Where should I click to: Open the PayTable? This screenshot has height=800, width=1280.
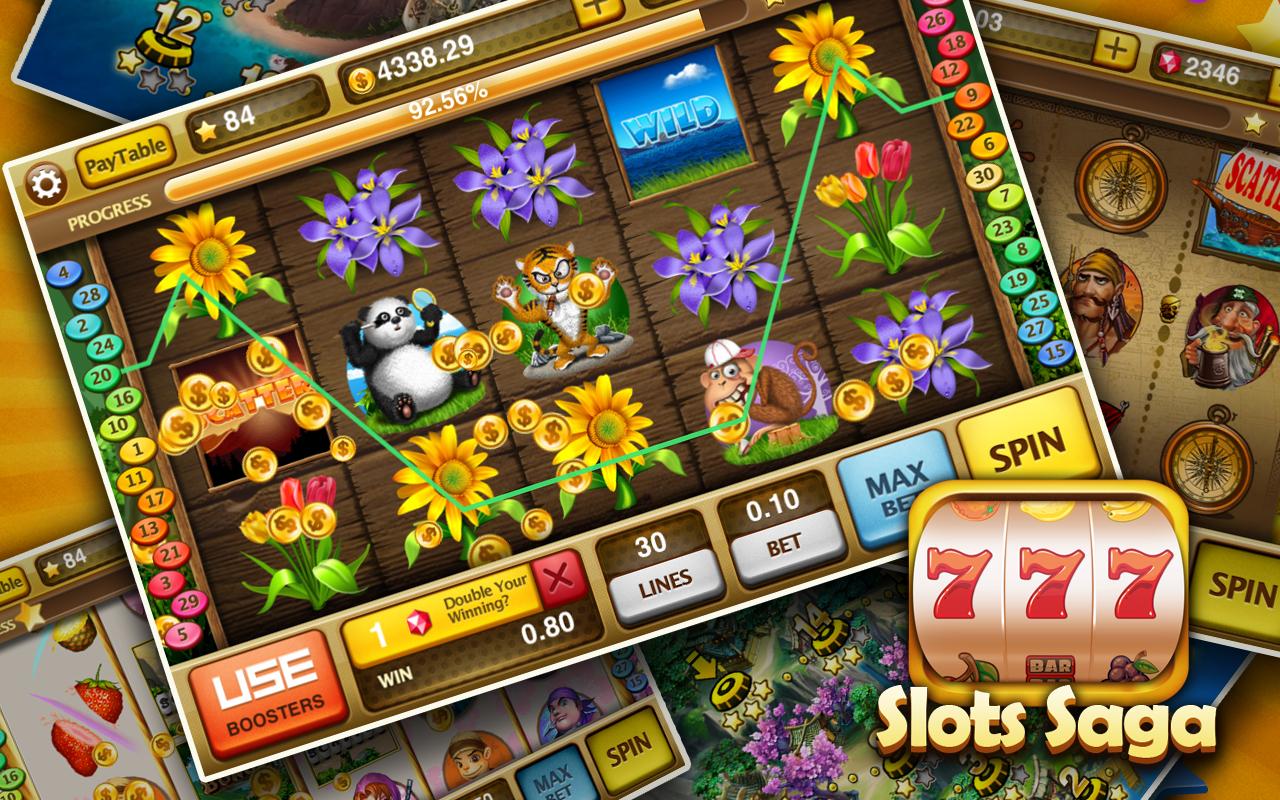tap(122, 163)
